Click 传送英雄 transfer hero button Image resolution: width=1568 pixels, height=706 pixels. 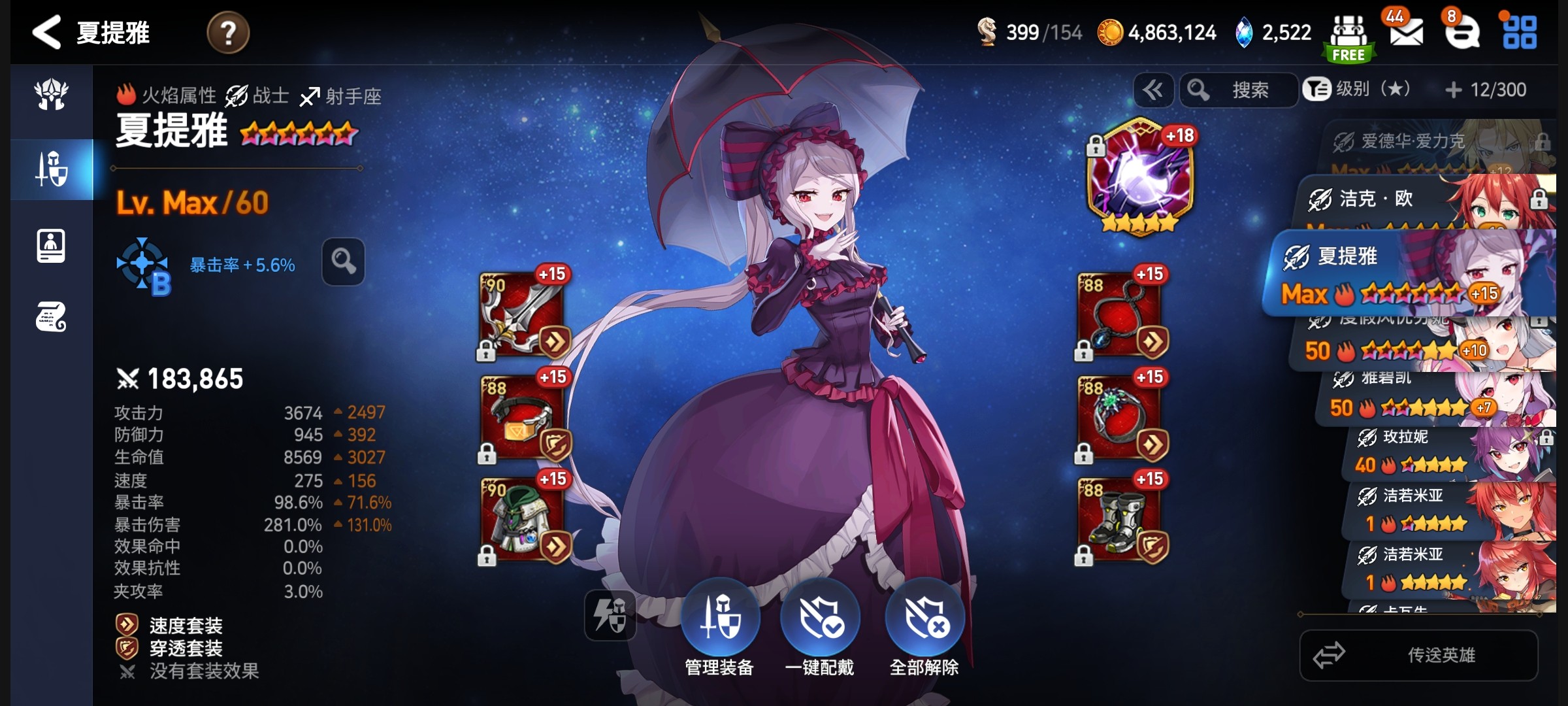pos(1419,655)
